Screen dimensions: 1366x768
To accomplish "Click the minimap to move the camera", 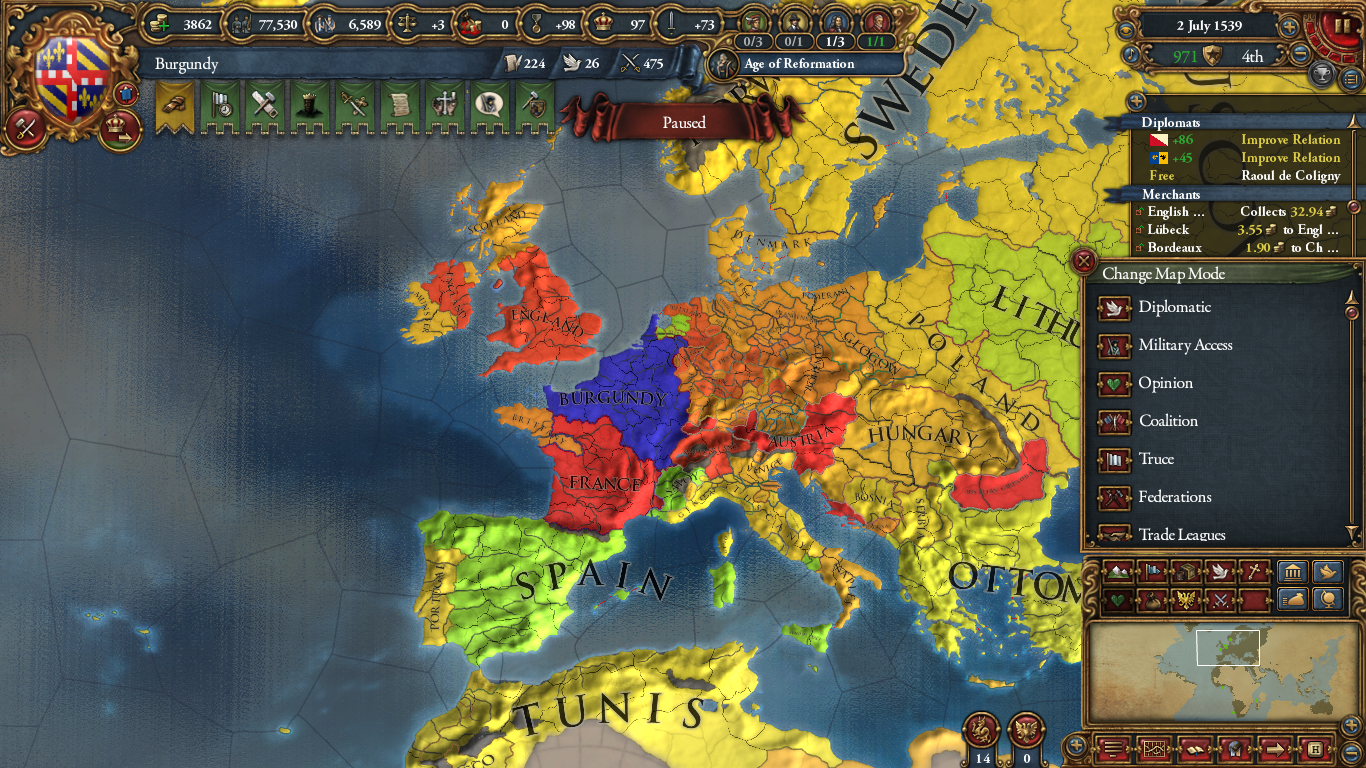I will click(1228, 649).
